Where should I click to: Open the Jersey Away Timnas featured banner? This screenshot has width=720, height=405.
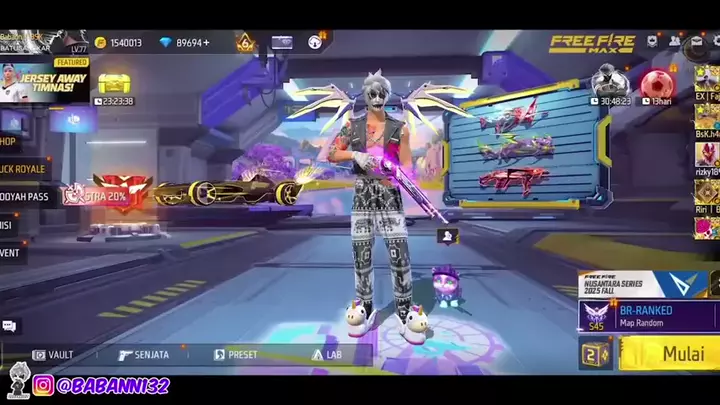45,82
